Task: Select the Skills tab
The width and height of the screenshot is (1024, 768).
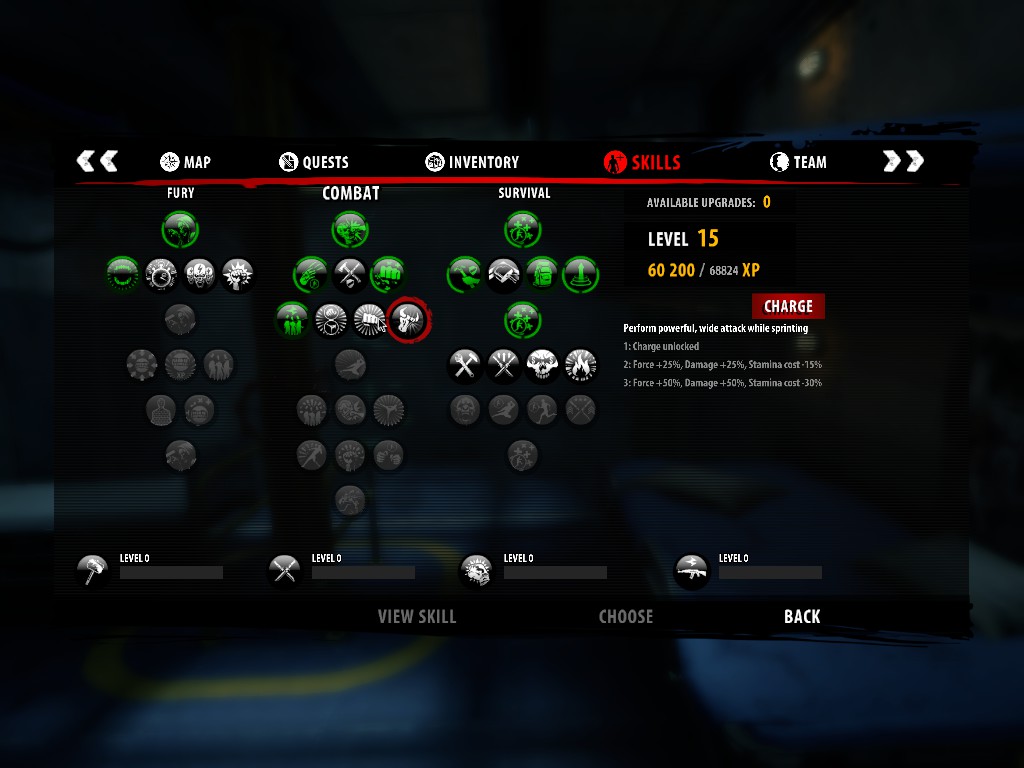Action: (x=643, y=162)
